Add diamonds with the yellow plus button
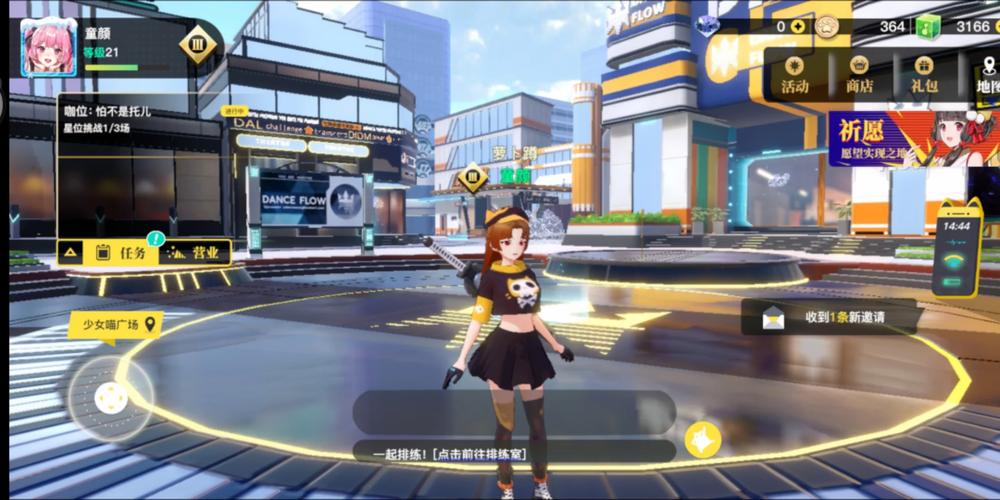Screen dimensions: 1000x500 798,26
